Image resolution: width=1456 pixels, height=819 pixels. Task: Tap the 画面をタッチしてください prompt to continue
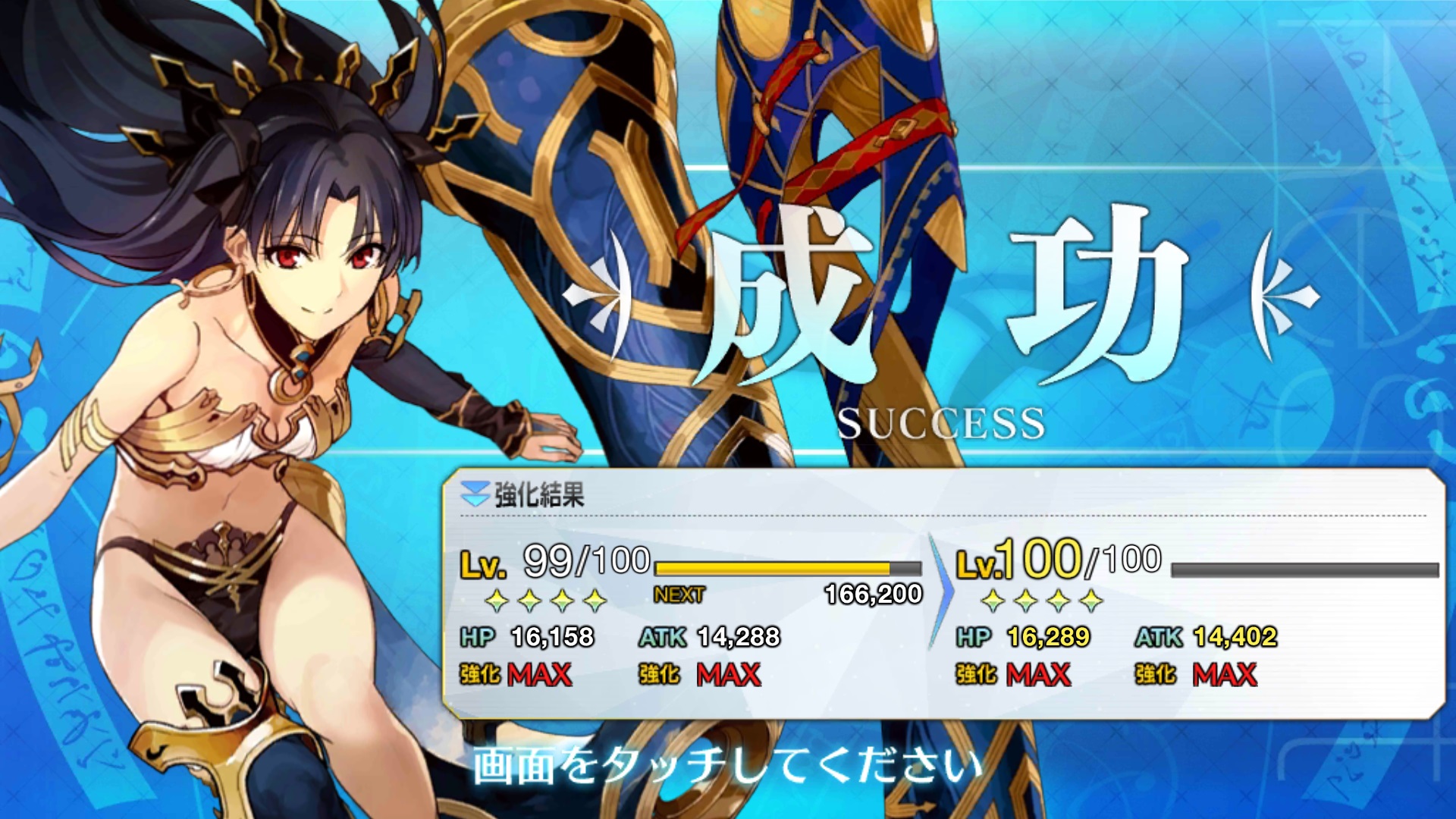click(726, 764)
